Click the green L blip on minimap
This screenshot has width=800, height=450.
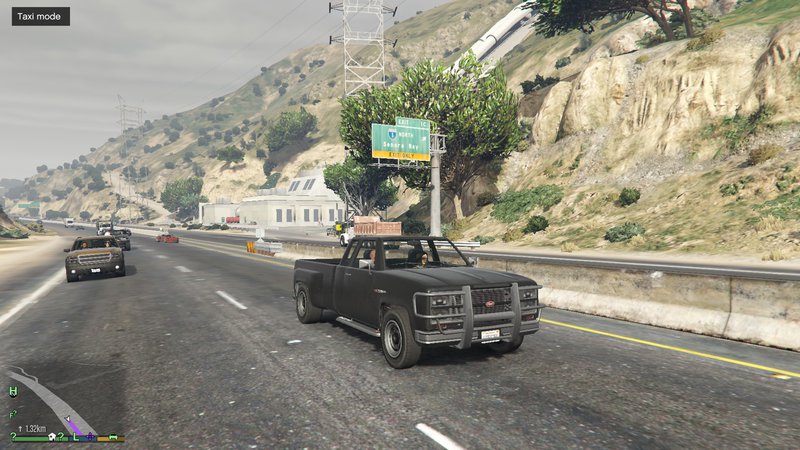pos(75,435)
